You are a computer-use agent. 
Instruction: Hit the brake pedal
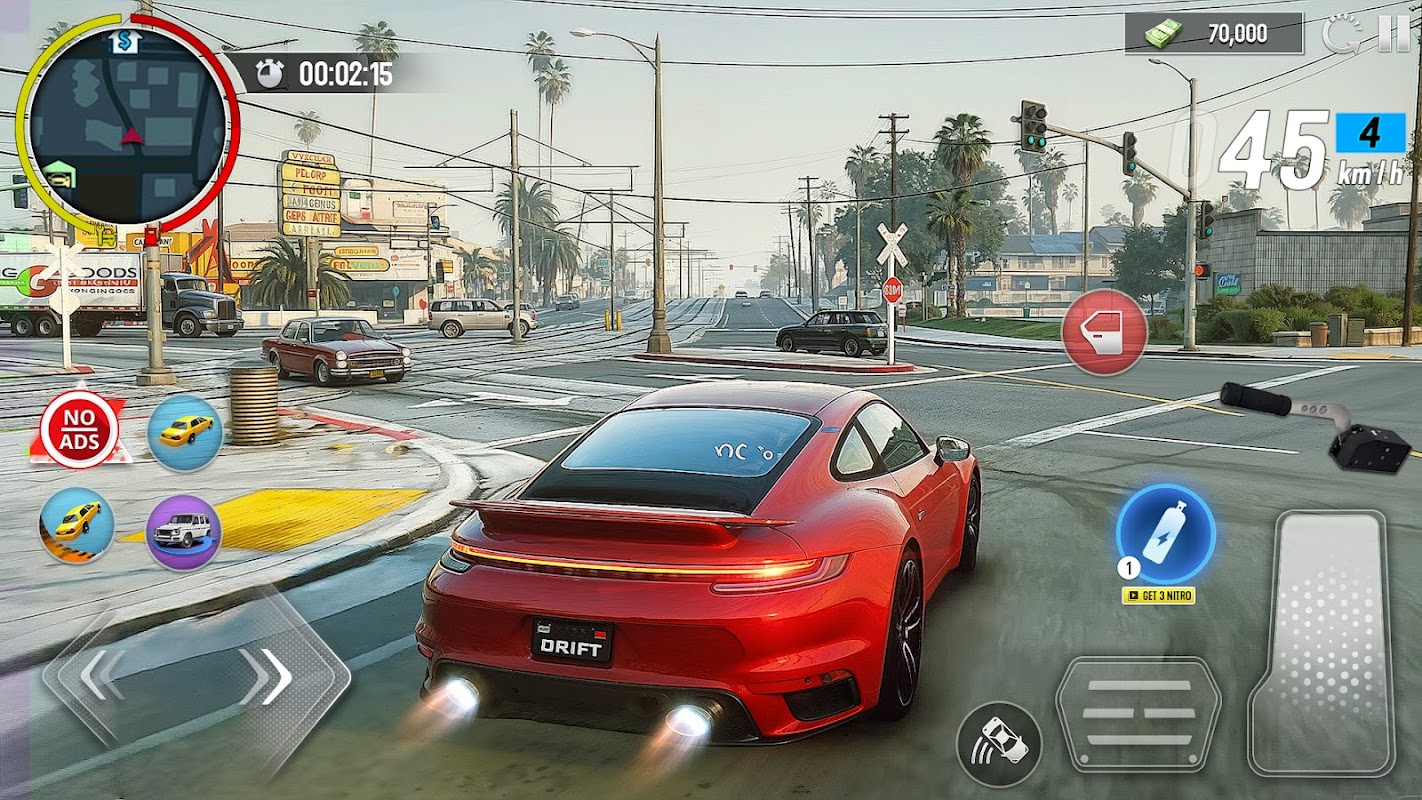pyautogui.click(x=1137, y=713)
